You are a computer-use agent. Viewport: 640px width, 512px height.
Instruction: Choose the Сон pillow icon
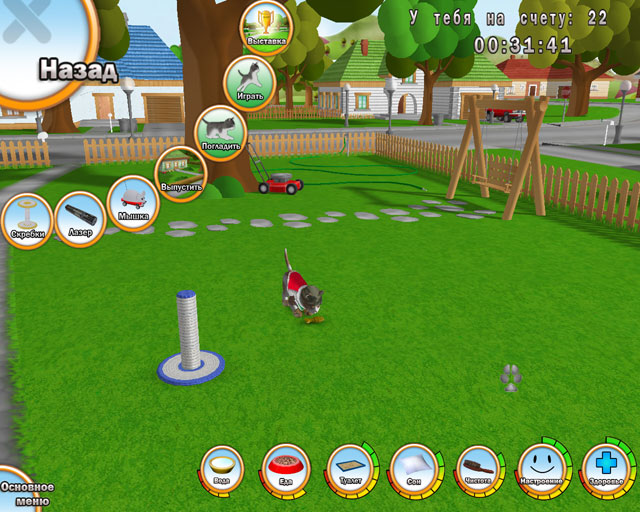413,468
